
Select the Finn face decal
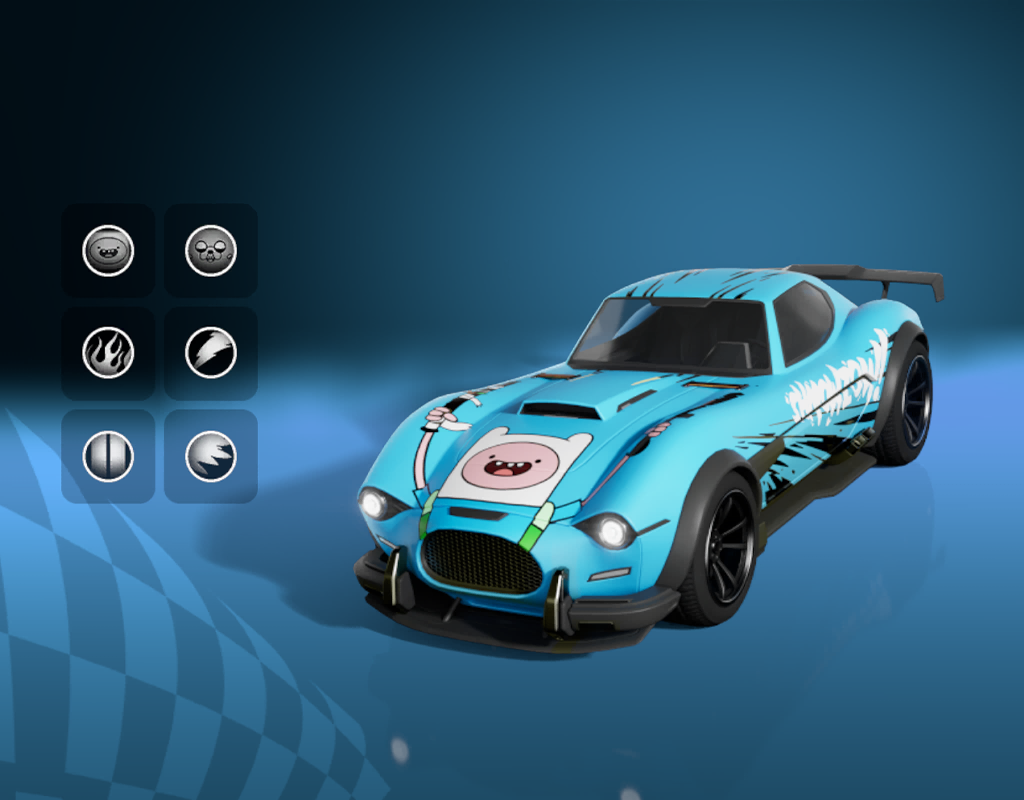(108, 250)
